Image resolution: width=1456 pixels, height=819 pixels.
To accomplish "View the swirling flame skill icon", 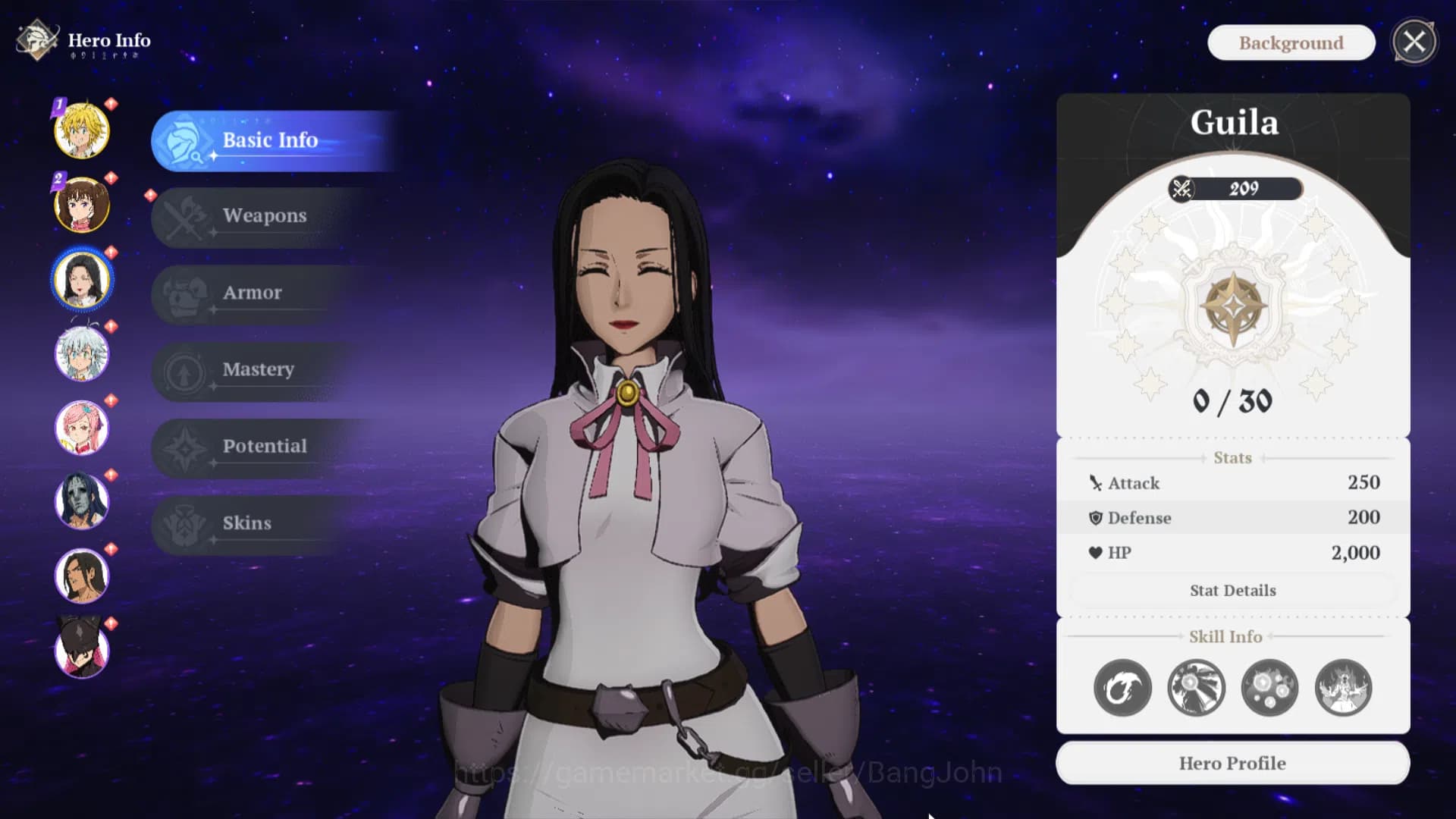I will coord(1122,689).
